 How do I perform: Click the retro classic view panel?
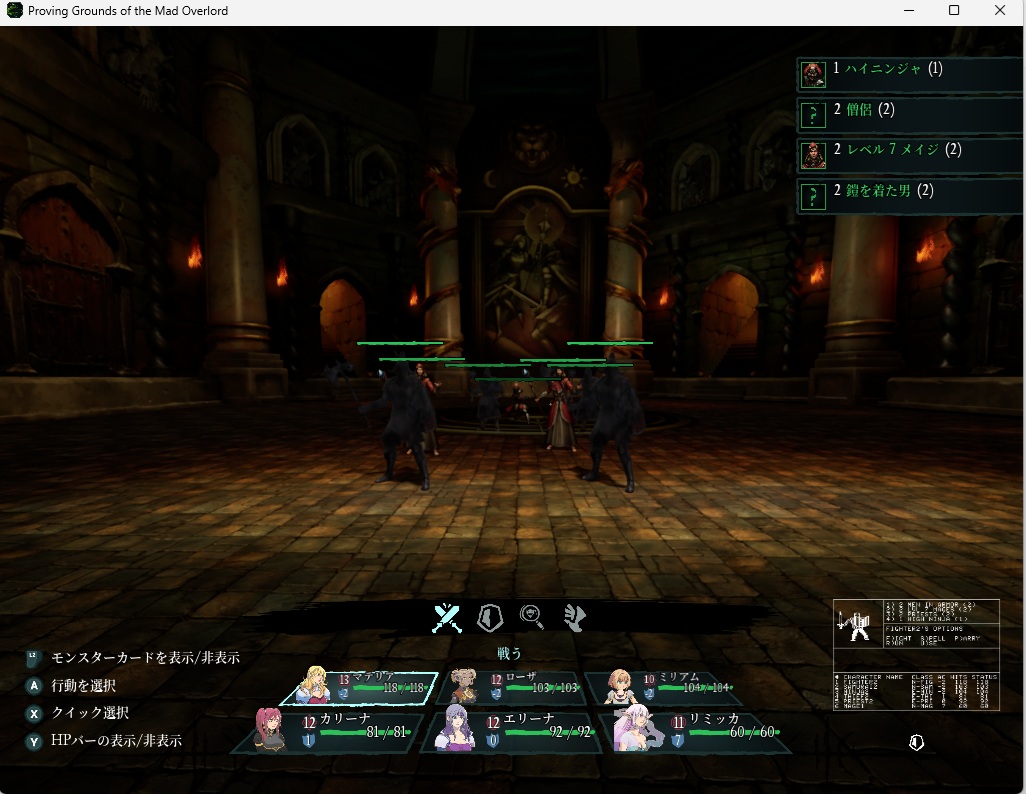(x=916, y=655)
